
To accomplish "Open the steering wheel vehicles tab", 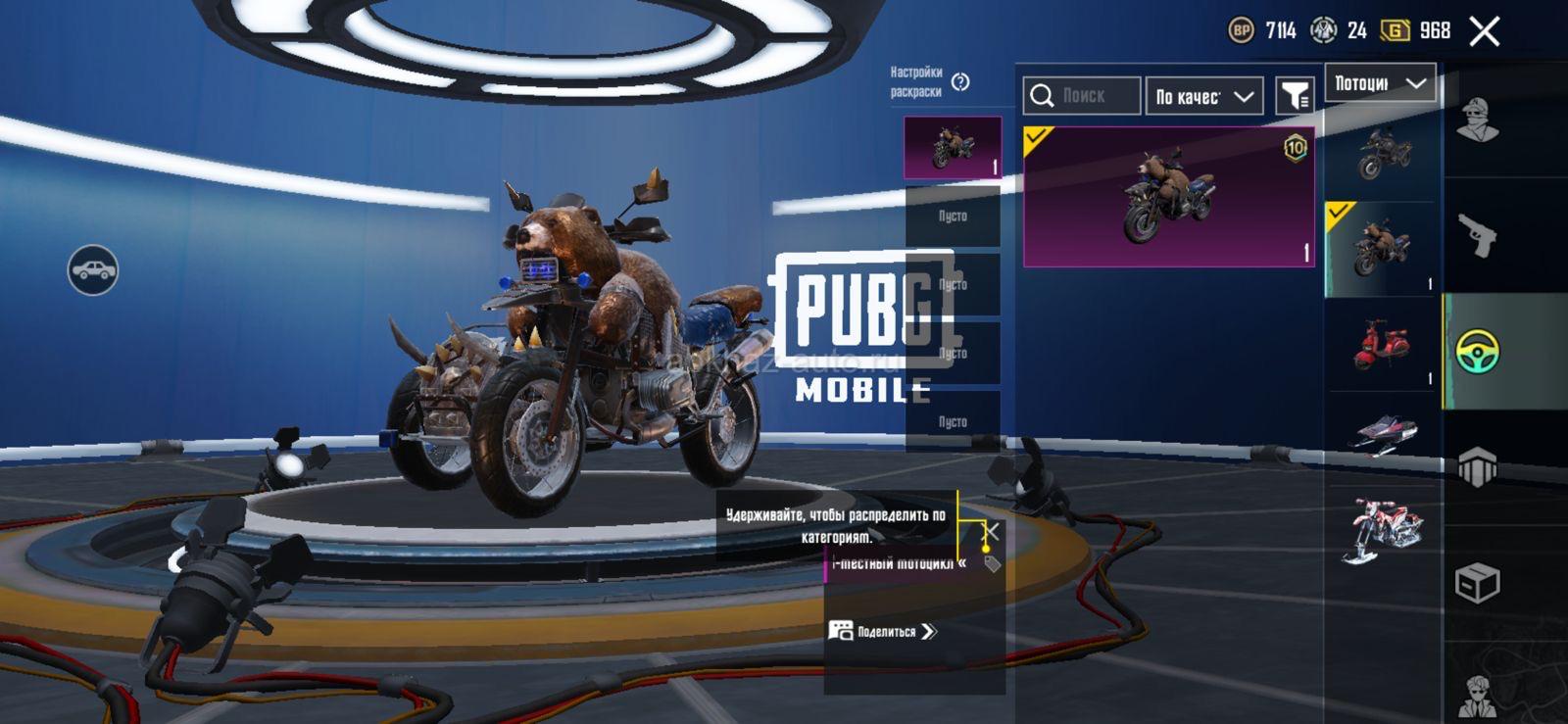I will (1477, 352).
